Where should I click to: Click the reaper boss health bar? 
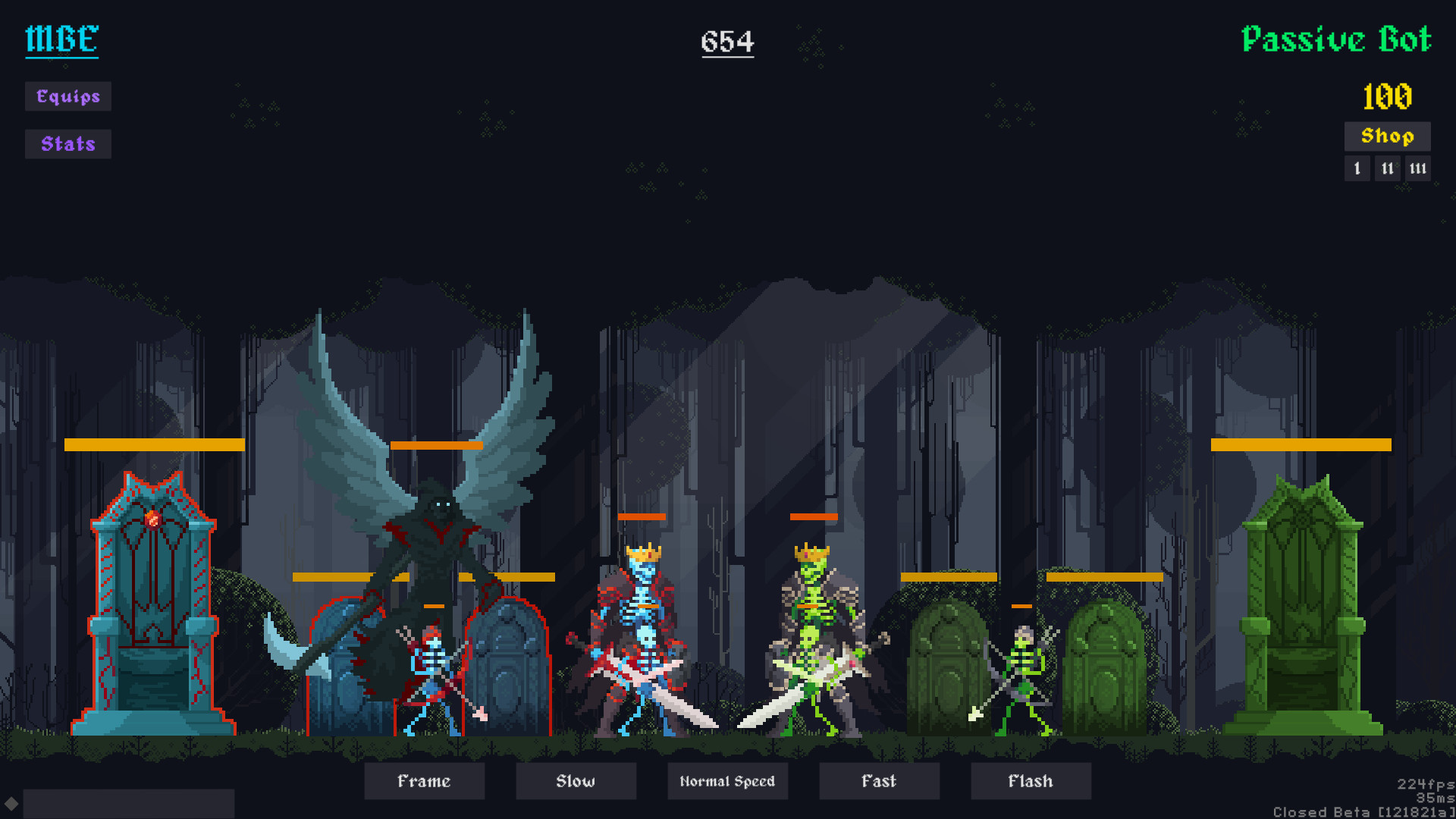point(438,445)
